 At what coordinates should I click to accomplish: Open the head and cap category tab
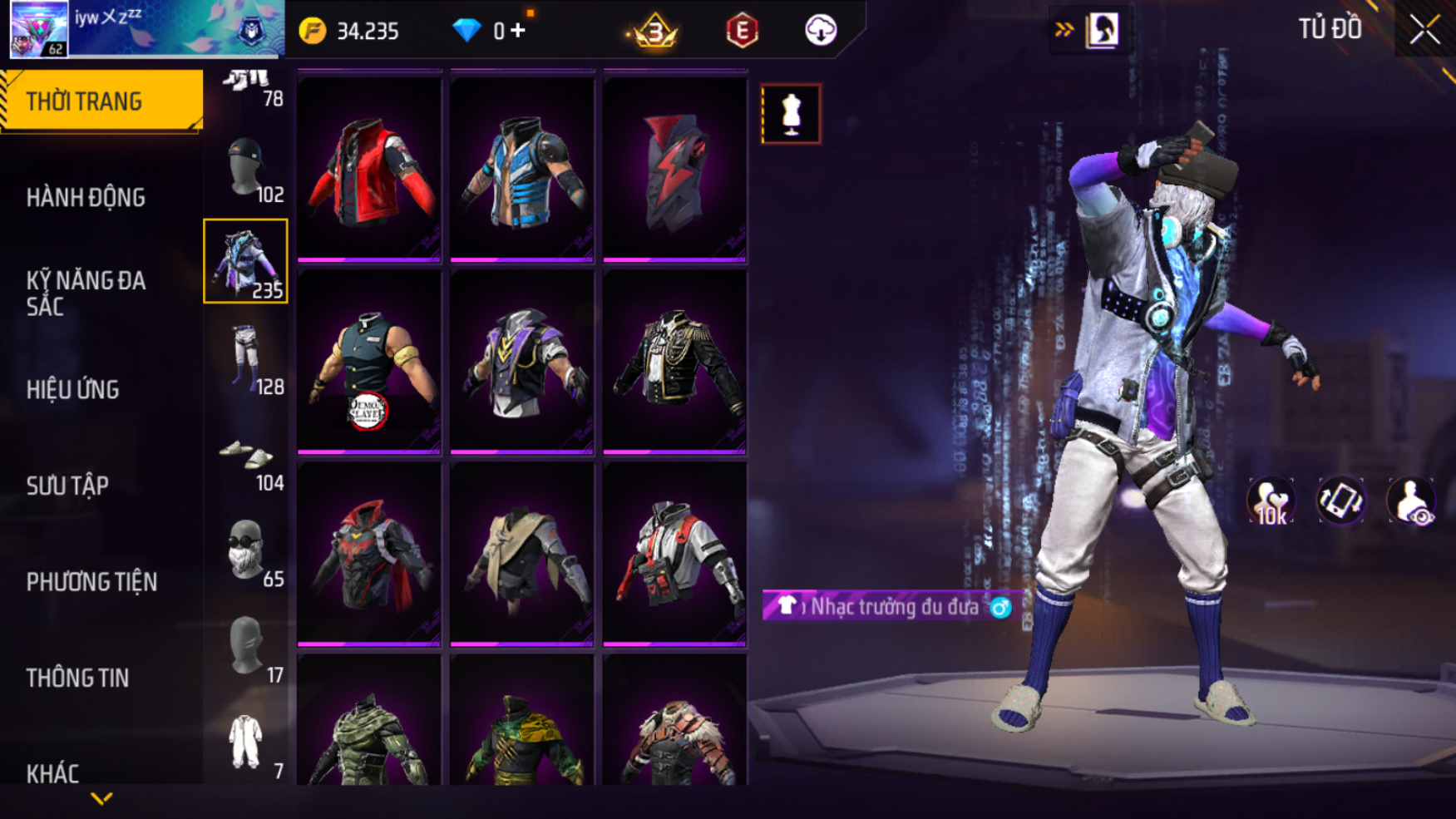click(246, 165)
